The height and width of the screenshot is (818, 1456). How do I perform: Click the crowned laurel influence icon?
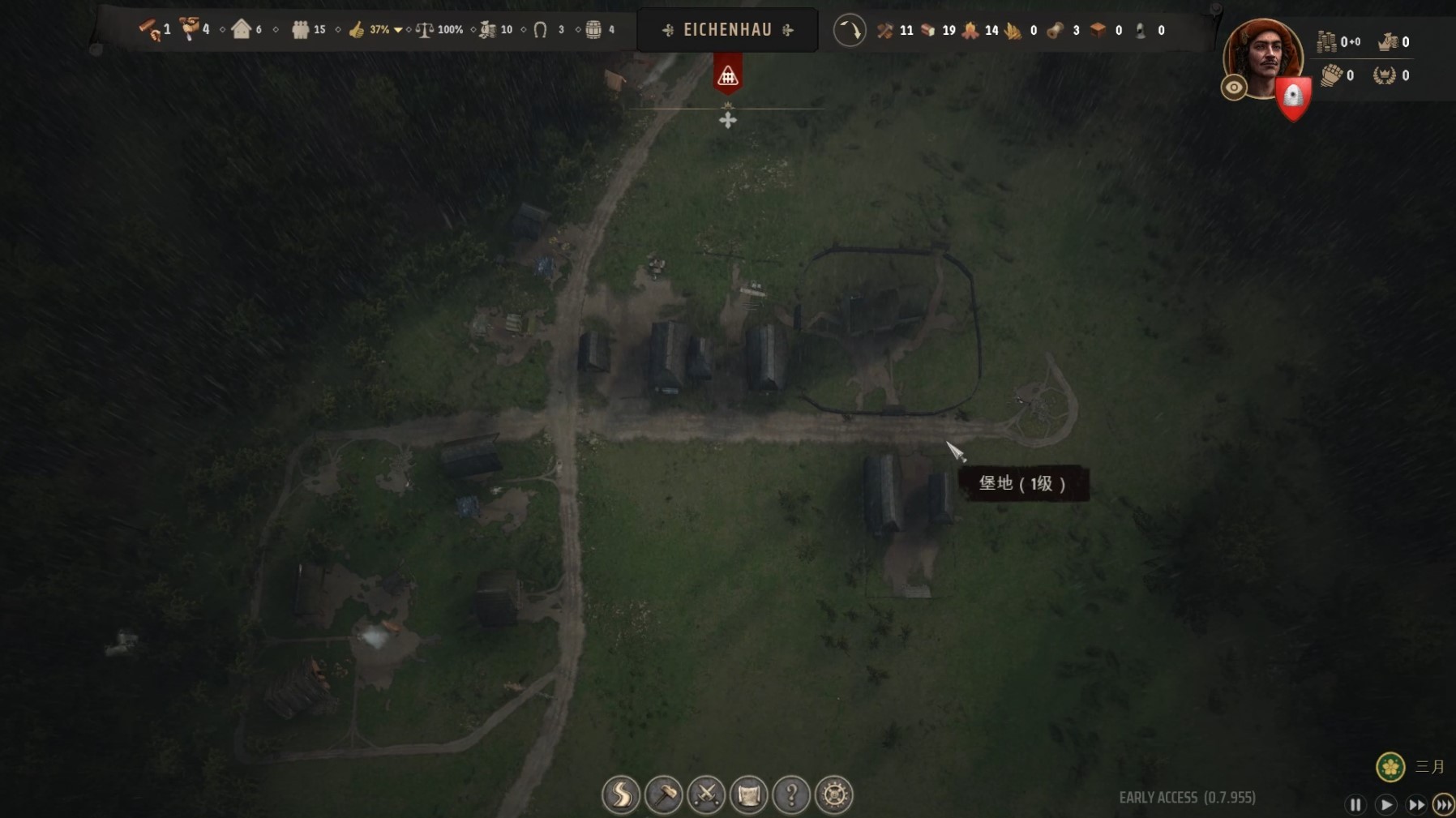click(x=1384, y=75)
